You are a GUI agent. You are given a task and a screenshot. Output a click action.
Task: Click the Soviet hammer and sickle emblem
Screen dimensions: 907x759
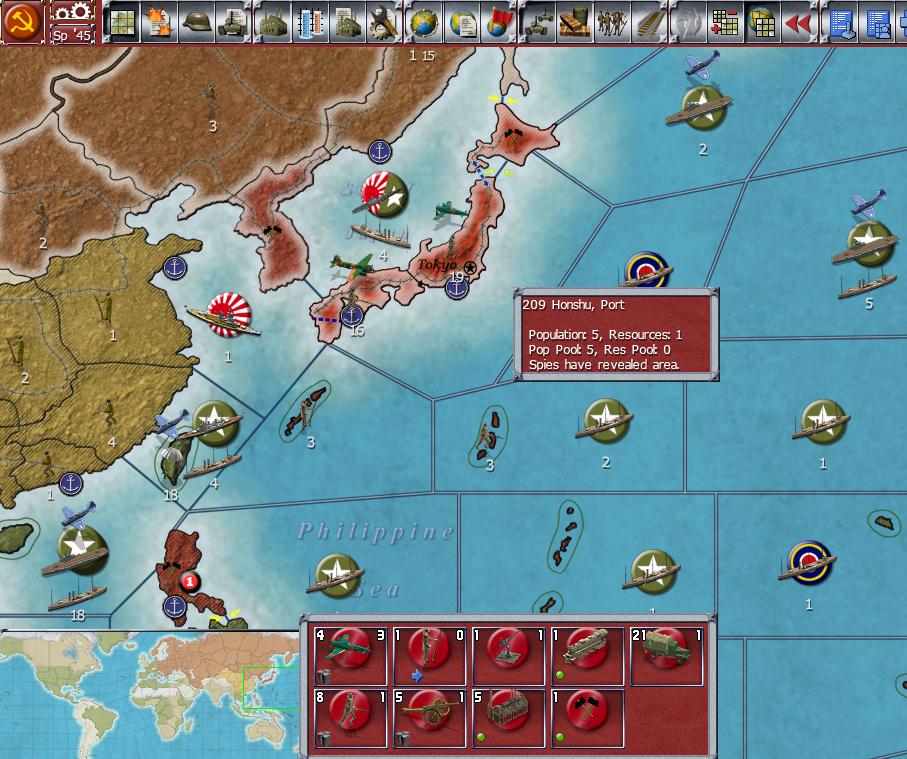(22, 21)
